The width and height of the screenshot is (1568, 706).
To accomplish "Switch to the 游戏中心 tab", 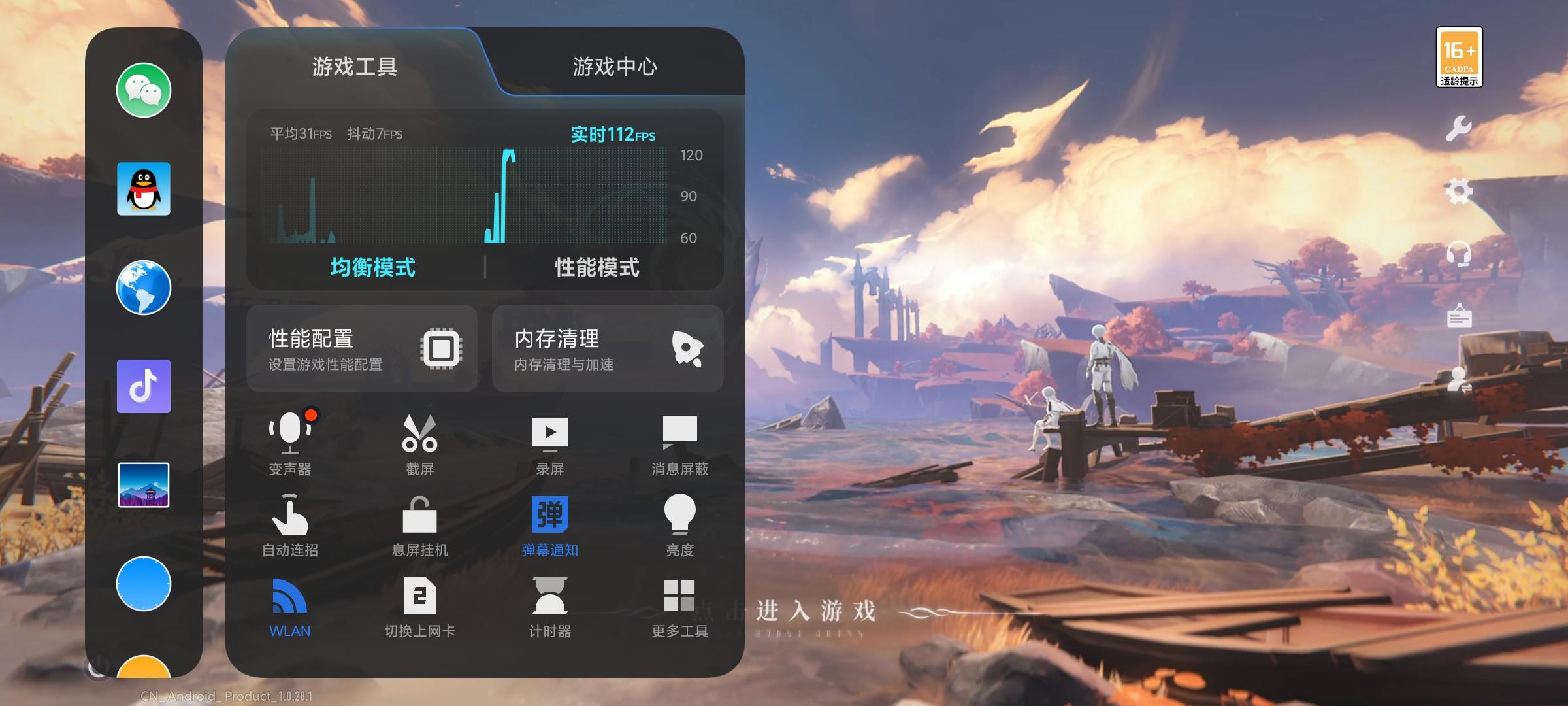I will (615, 67).
